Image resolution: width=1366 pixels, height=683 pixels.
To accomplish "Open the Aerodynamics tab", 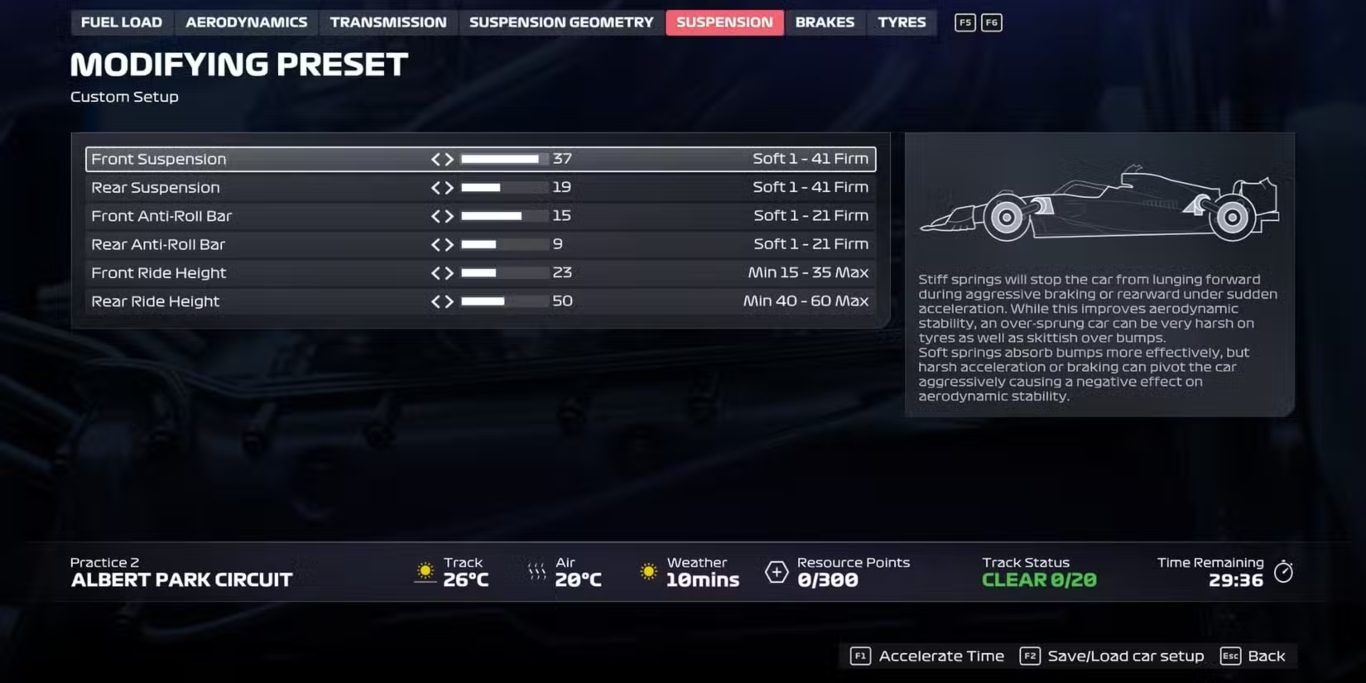I will (246, 22).
